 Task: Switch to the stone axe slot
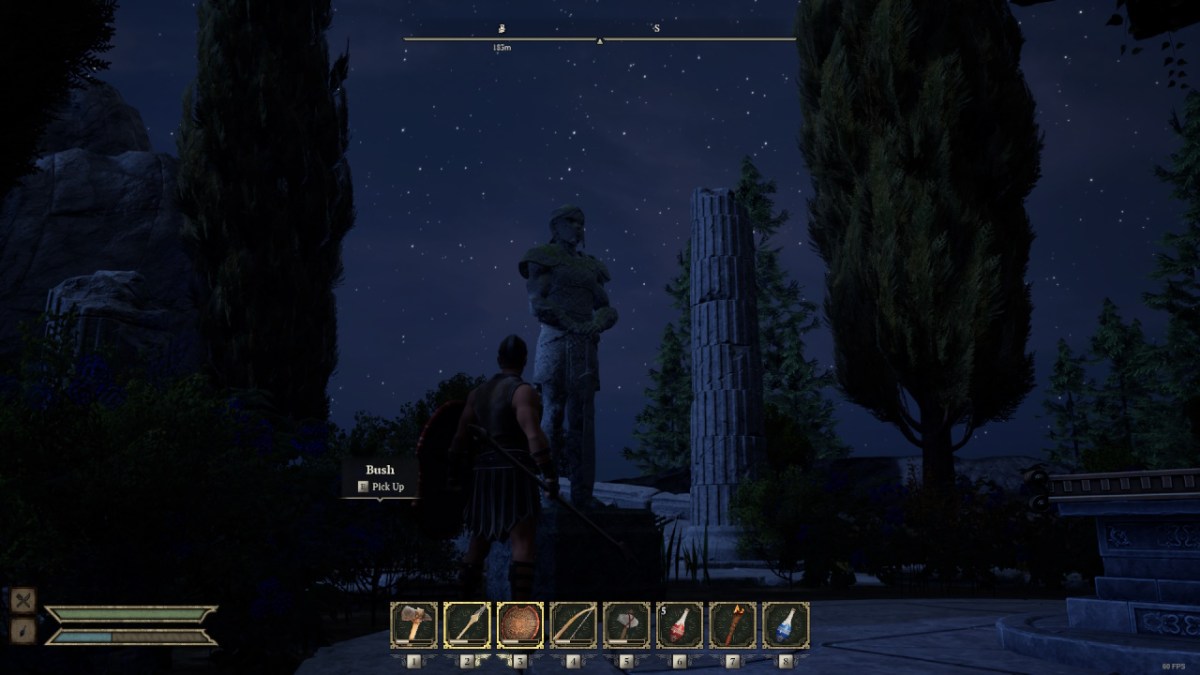click(626, 625)
